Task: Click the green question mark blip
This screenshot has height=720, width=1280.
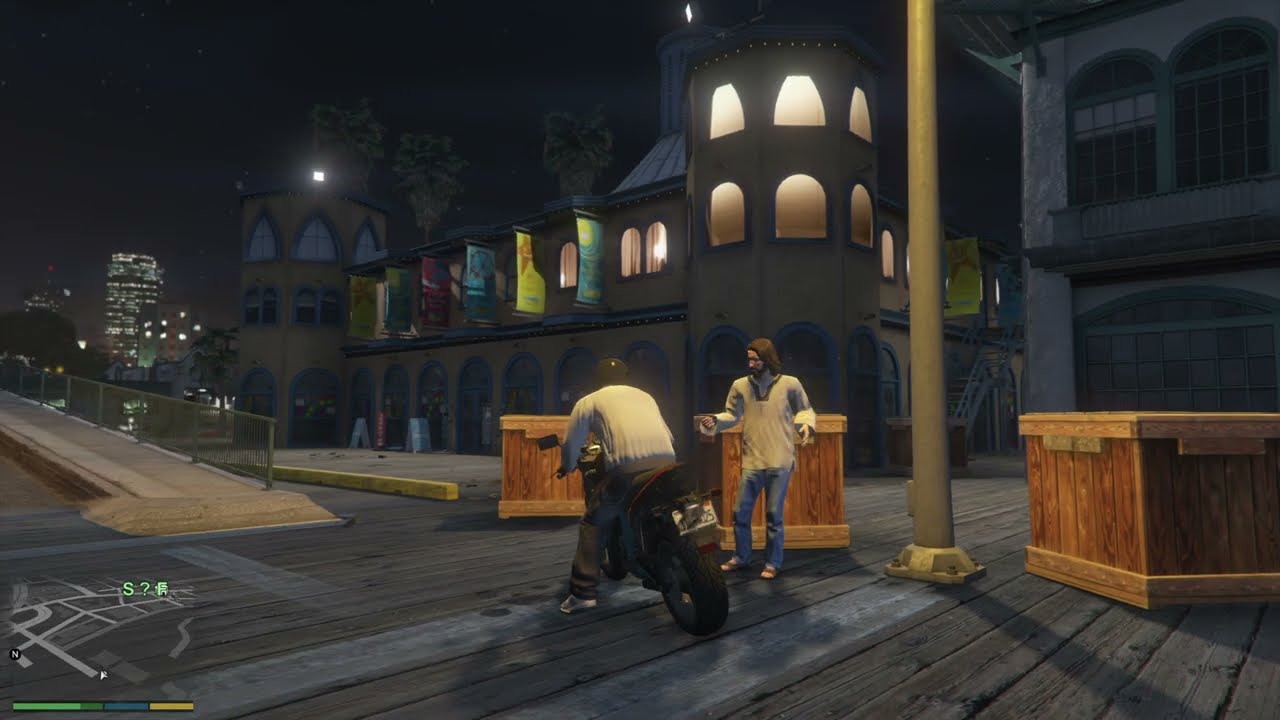Action: coord(145,590)
